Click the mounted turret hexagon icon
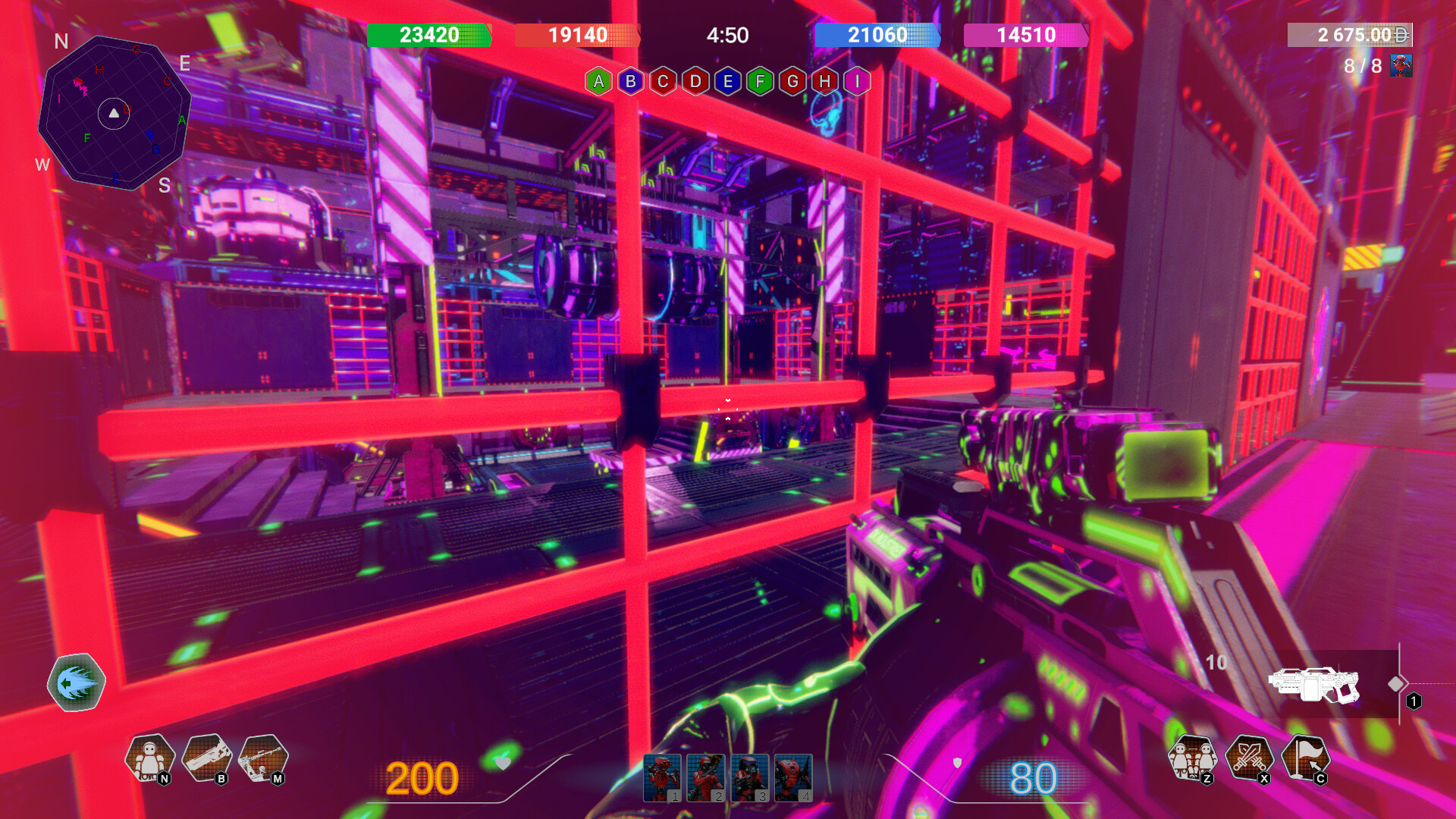Image resolution: width=1456 pixels, height=819 pixels. (262, 758)
